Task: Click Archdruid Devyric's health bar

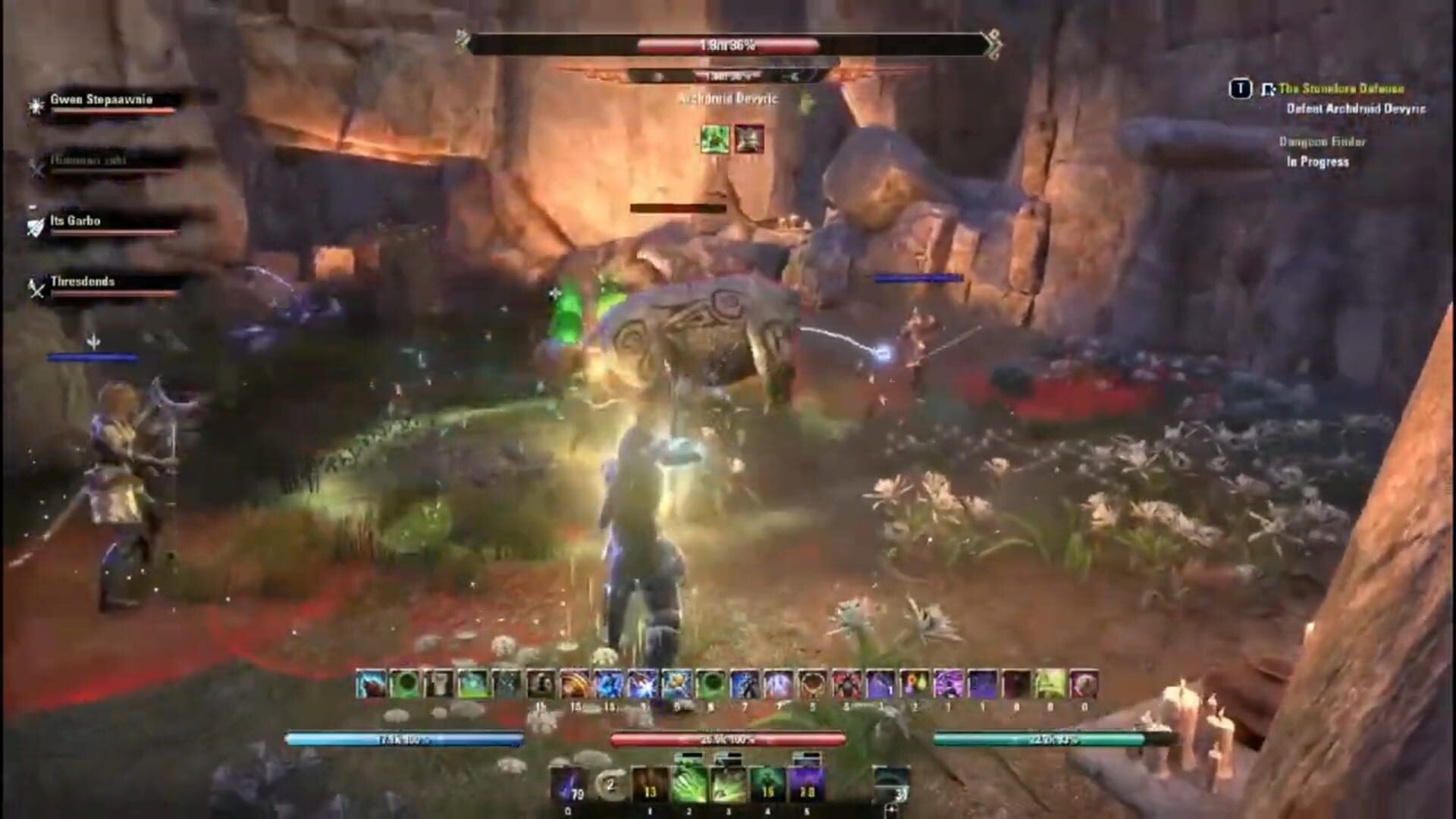Action: (728, 45)
